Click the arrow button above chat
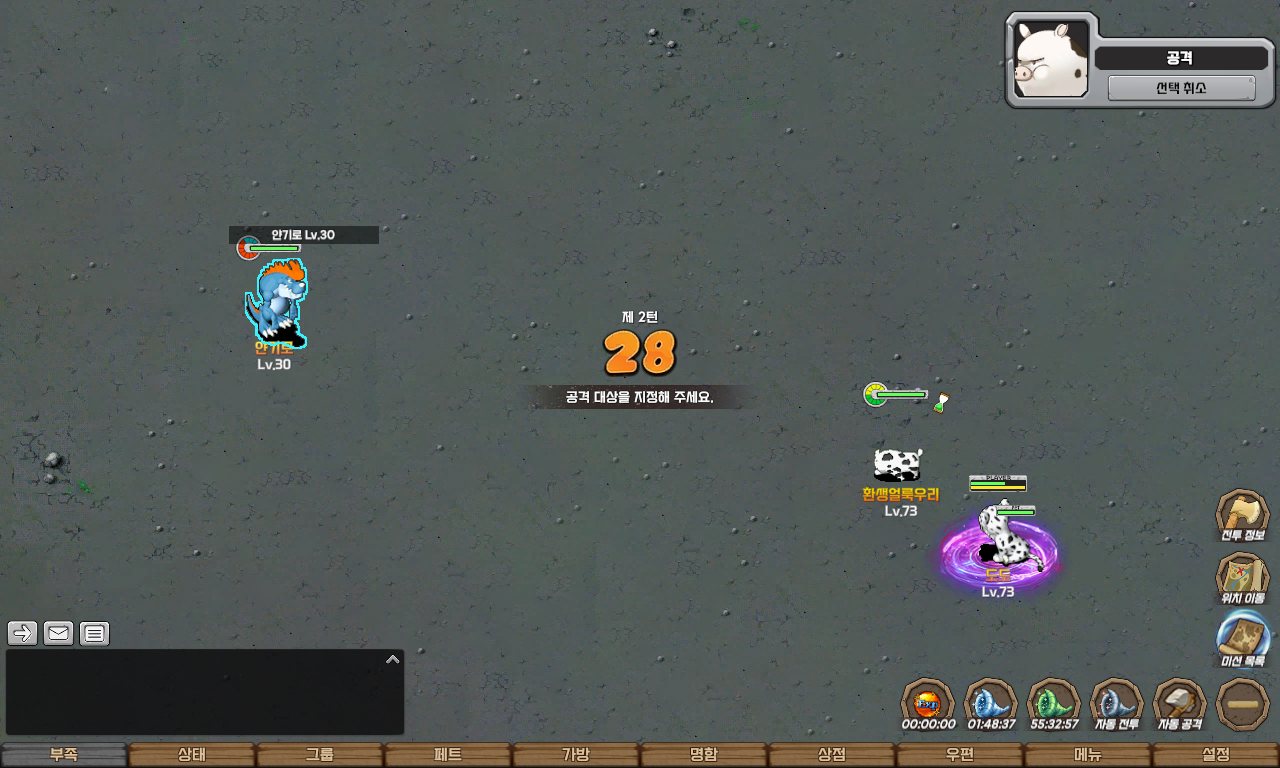 click(x=23, y=633)
